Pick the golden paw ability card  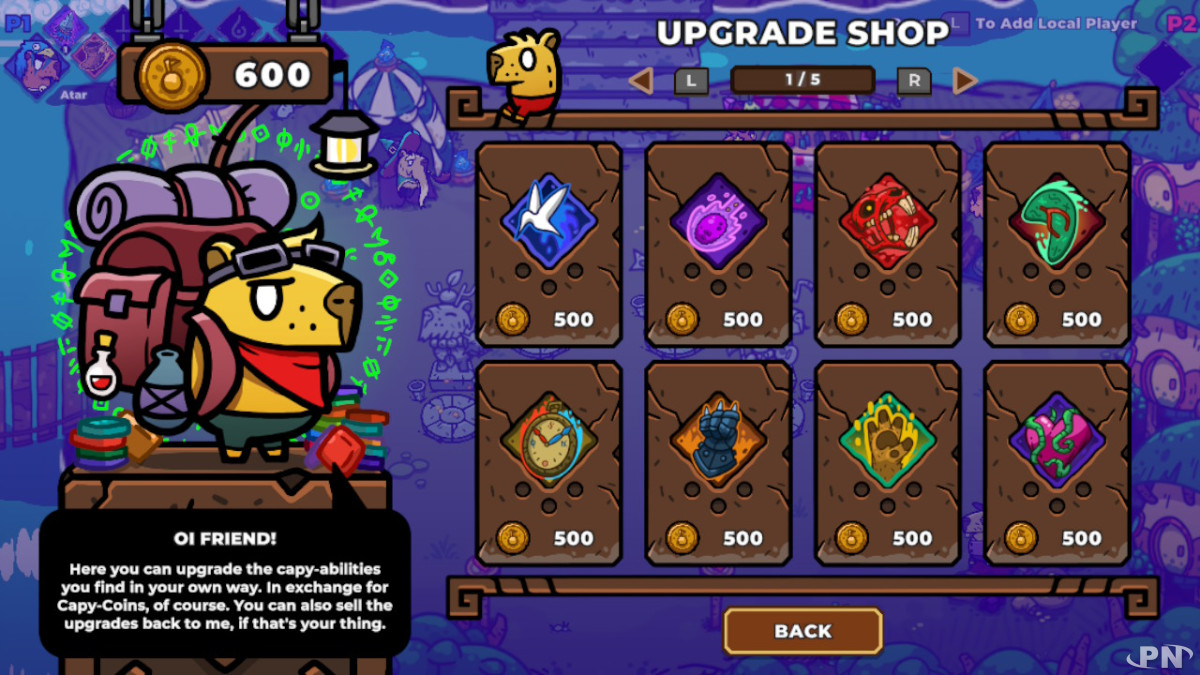(x=888, y=463)
